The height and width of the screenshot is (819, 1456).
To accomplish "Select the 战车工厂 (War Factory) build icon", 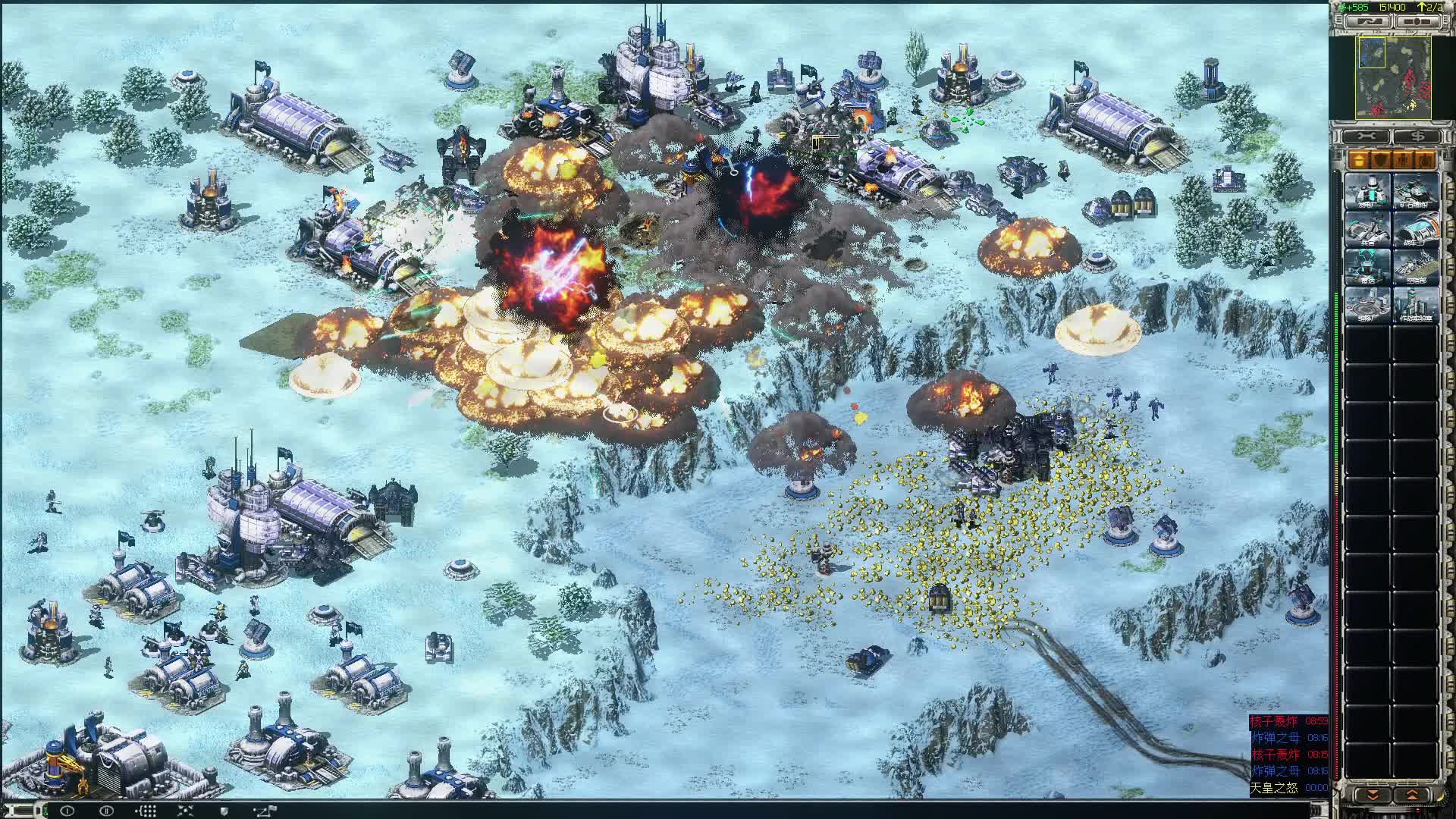I will coord(1414,230).
